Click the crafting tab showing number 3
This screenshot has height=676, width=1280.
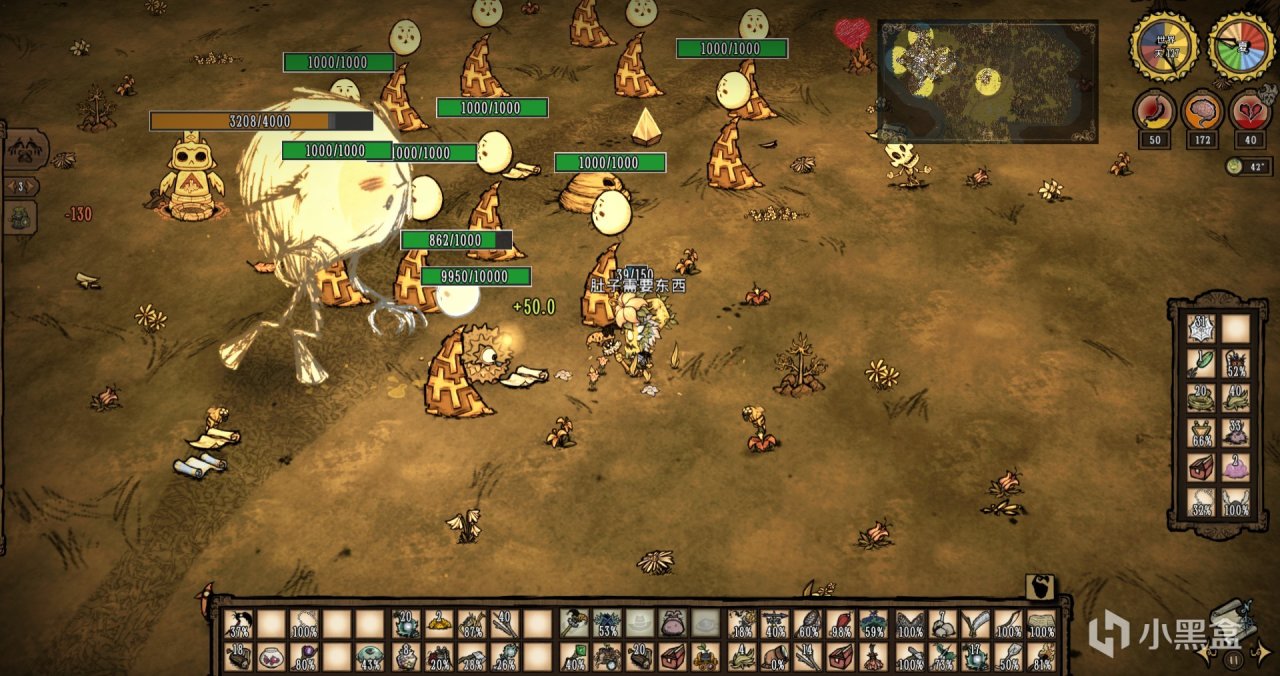click(x=22, y=186)
